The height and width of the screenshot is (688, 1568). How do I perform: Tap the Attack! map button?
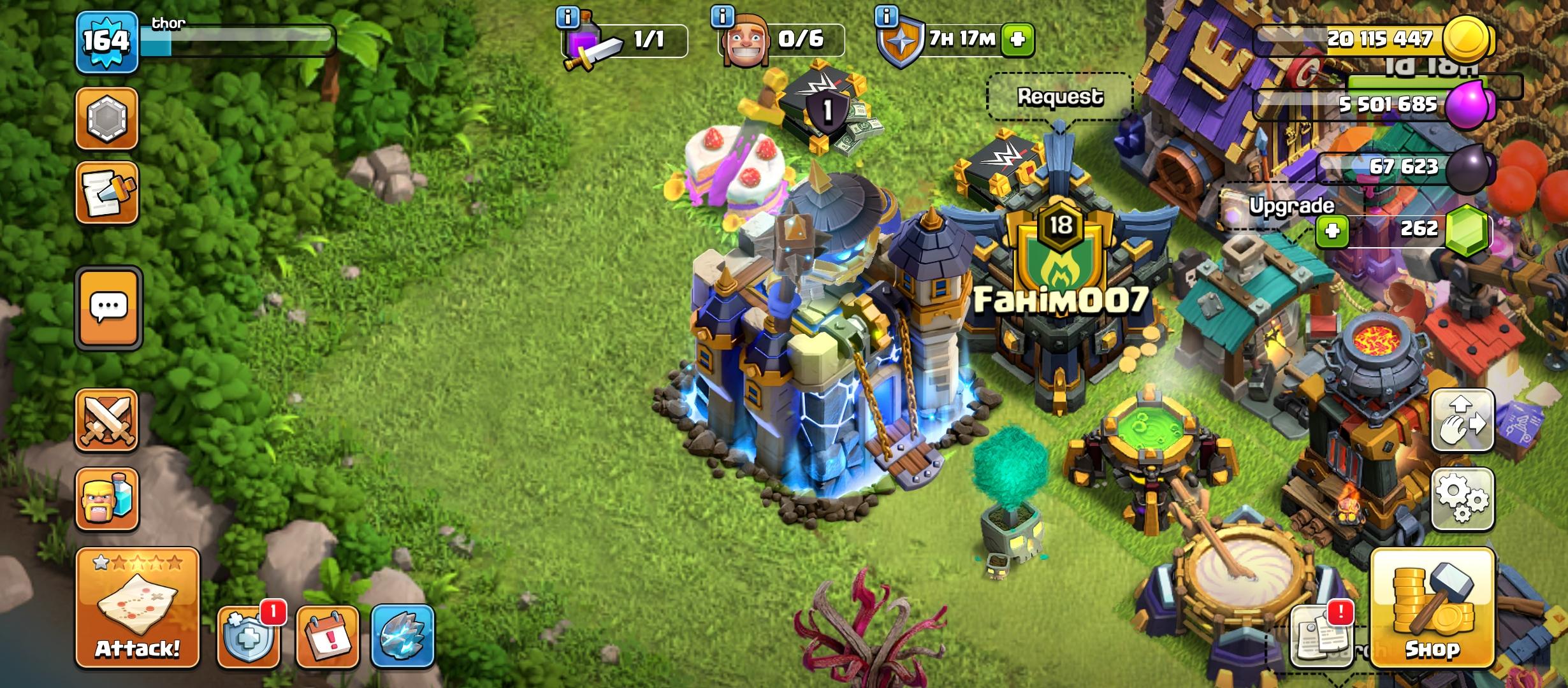(137, 608)
